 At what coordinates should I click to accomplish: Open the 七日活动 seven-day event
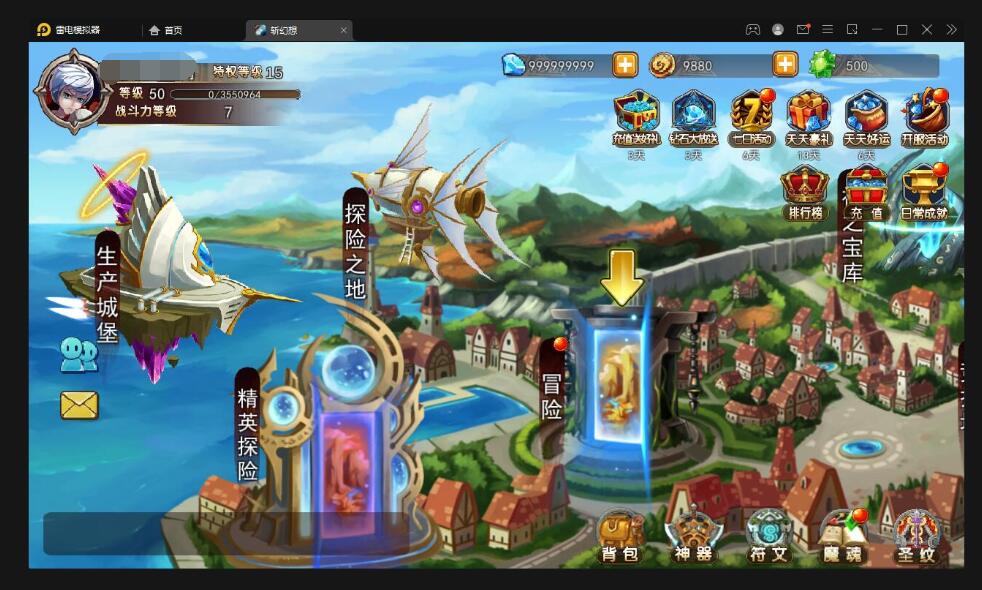click(x=751, y=119)
